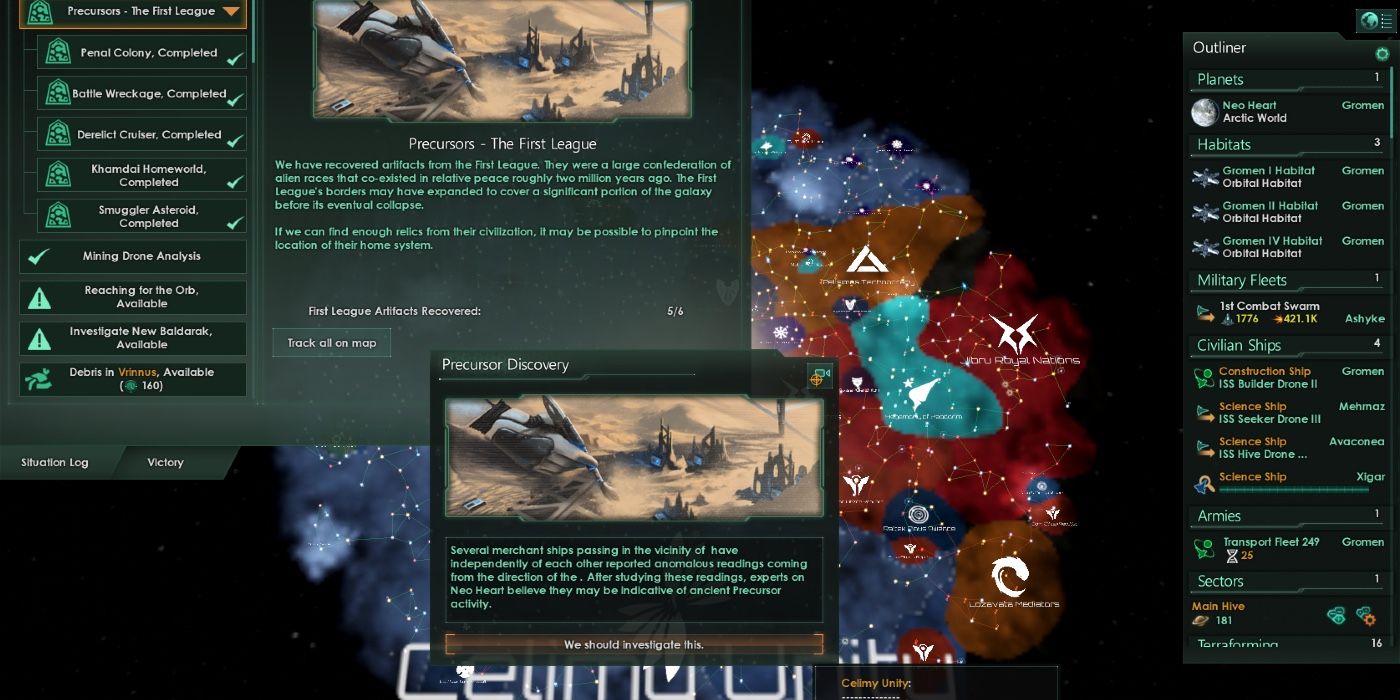Viewport: 1400px width, 700px height.
Task: Click the locate icon in Precursor Discovery popup
Action: pos(819,376)
